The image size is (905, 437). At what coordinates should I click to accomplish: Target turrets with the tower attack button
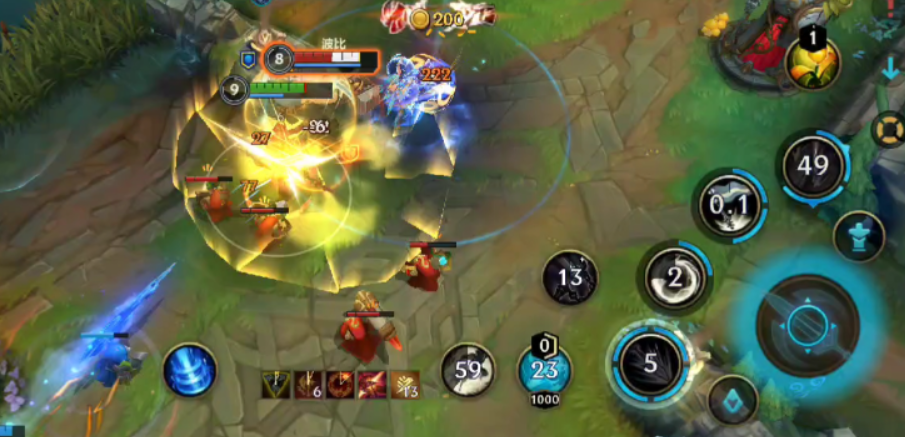coord(858,236)
